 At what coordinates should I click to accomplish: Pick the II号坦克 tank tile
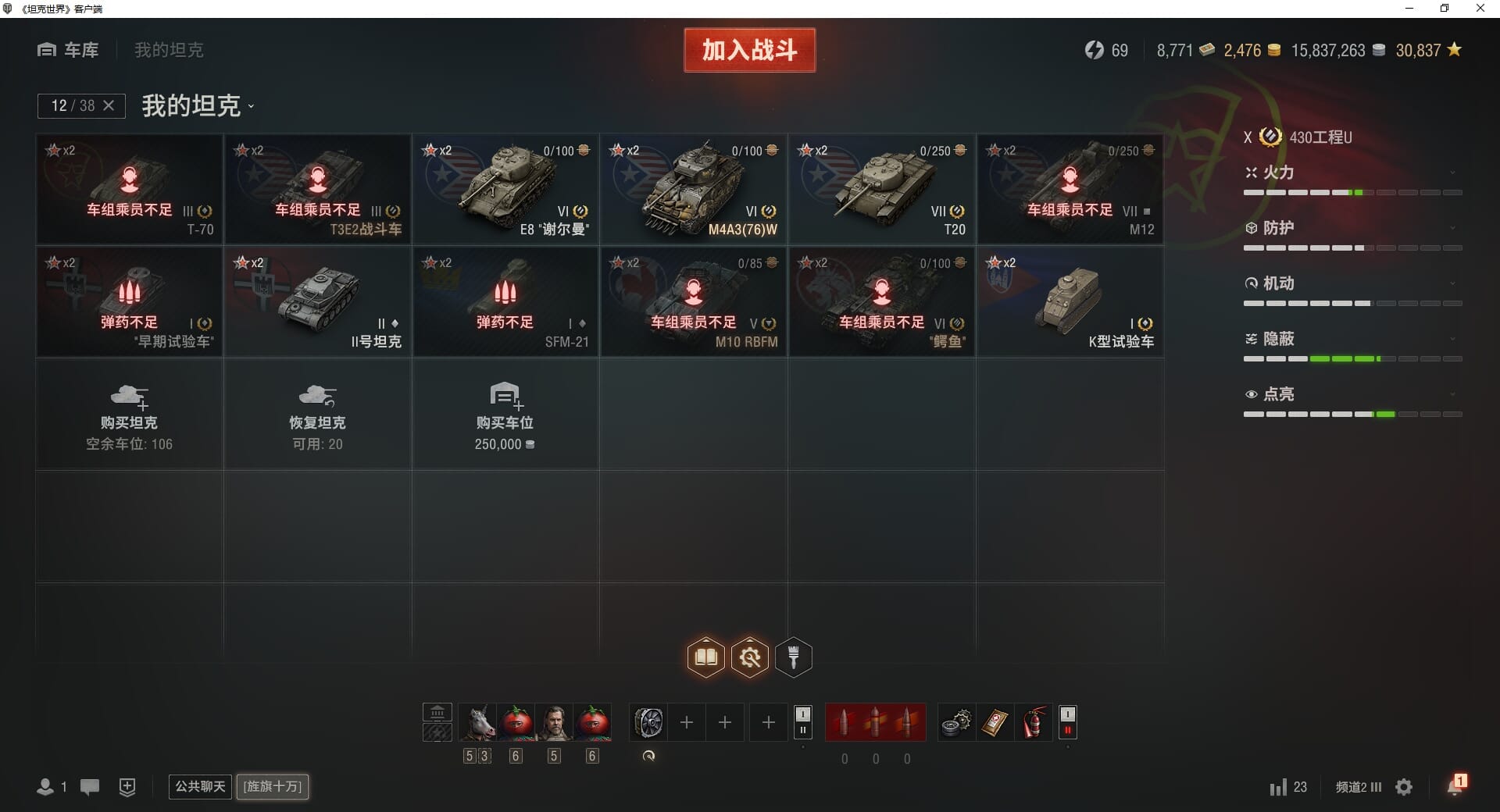pos(317,302)
